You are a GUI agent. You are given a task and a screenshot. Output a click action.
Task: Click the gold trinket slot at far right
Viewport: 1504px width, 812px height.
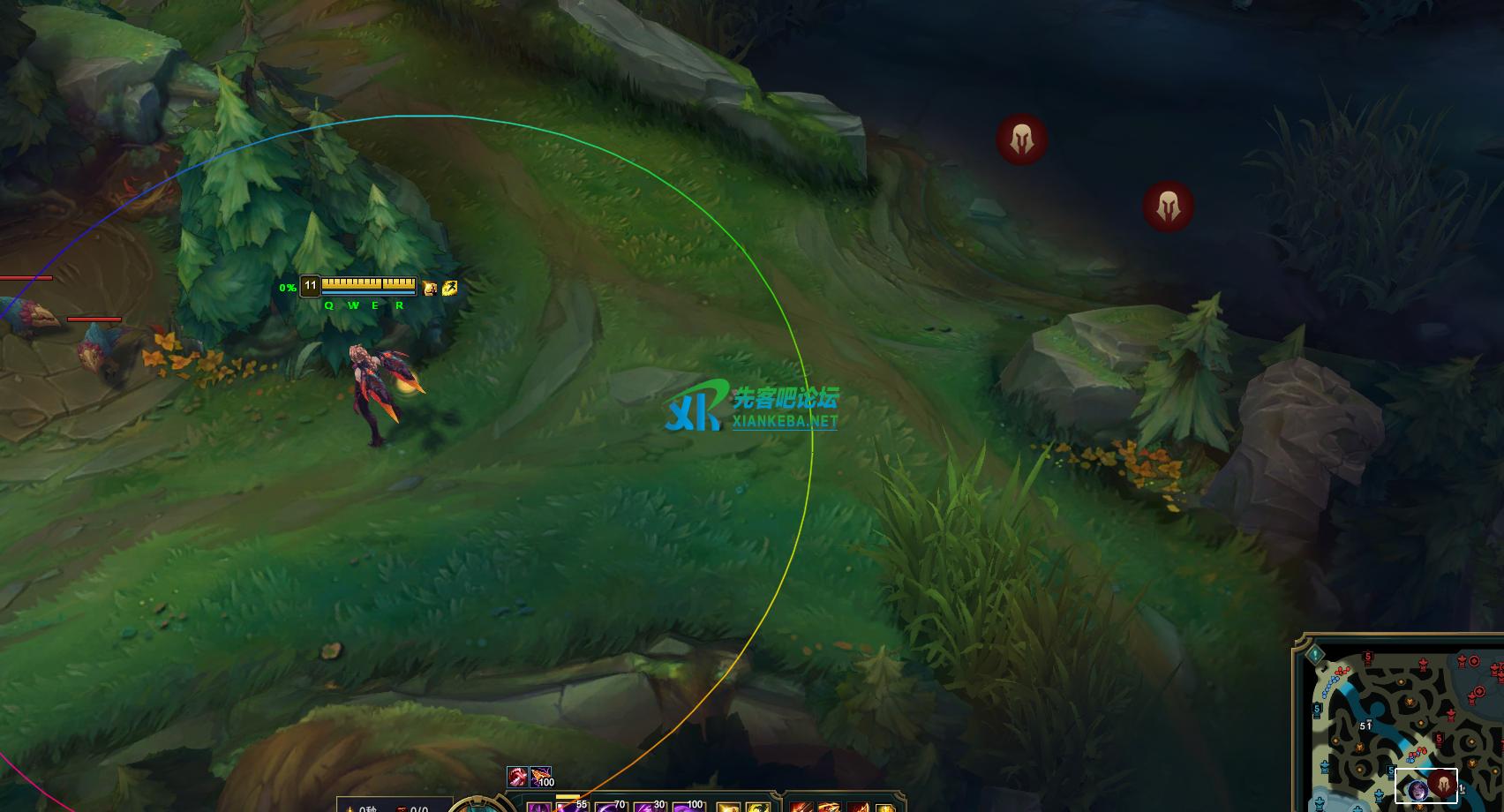(886, 807)
